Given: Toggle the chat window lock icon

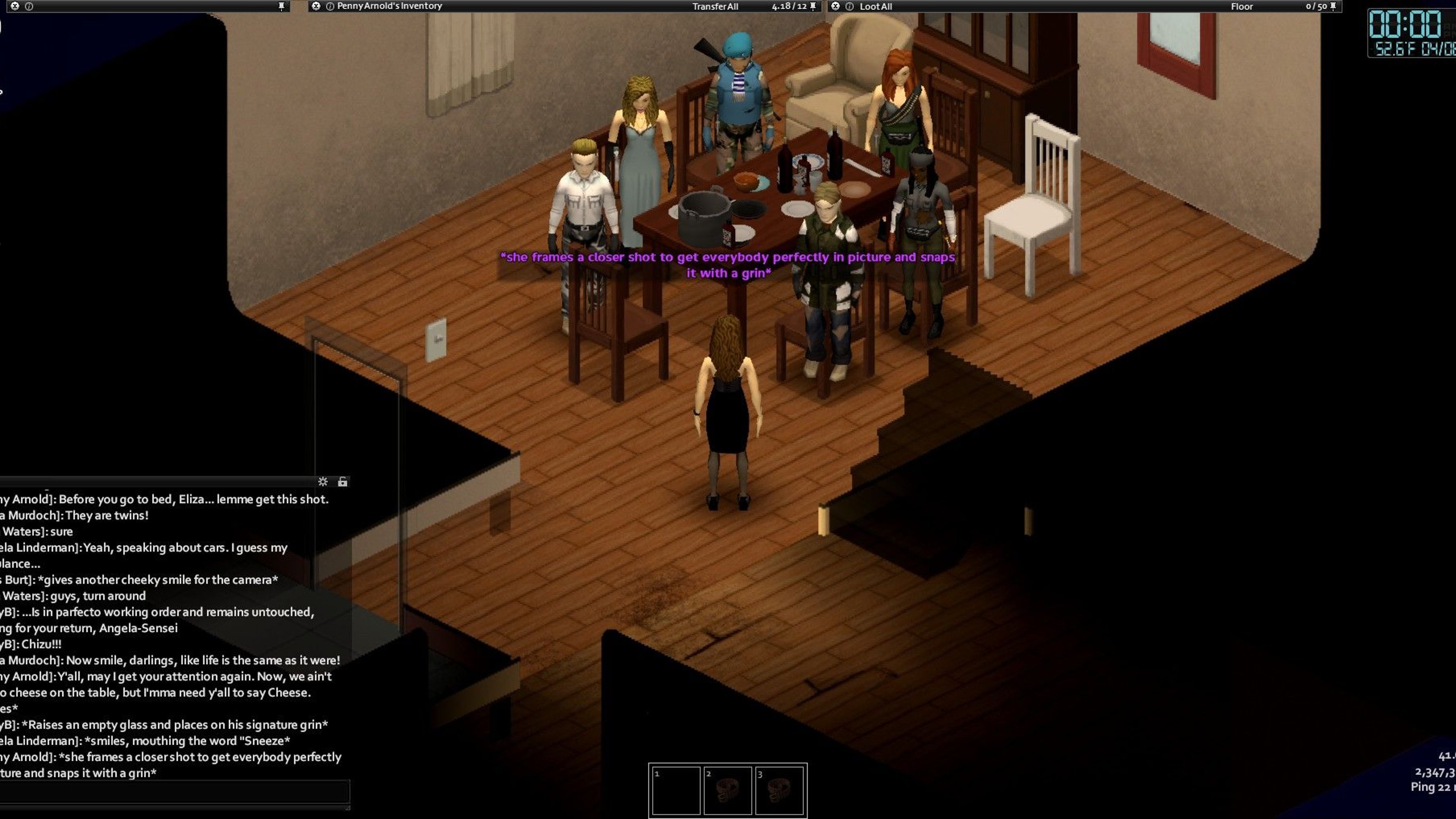Looking at the screenshot, I should tap(343, 482).
